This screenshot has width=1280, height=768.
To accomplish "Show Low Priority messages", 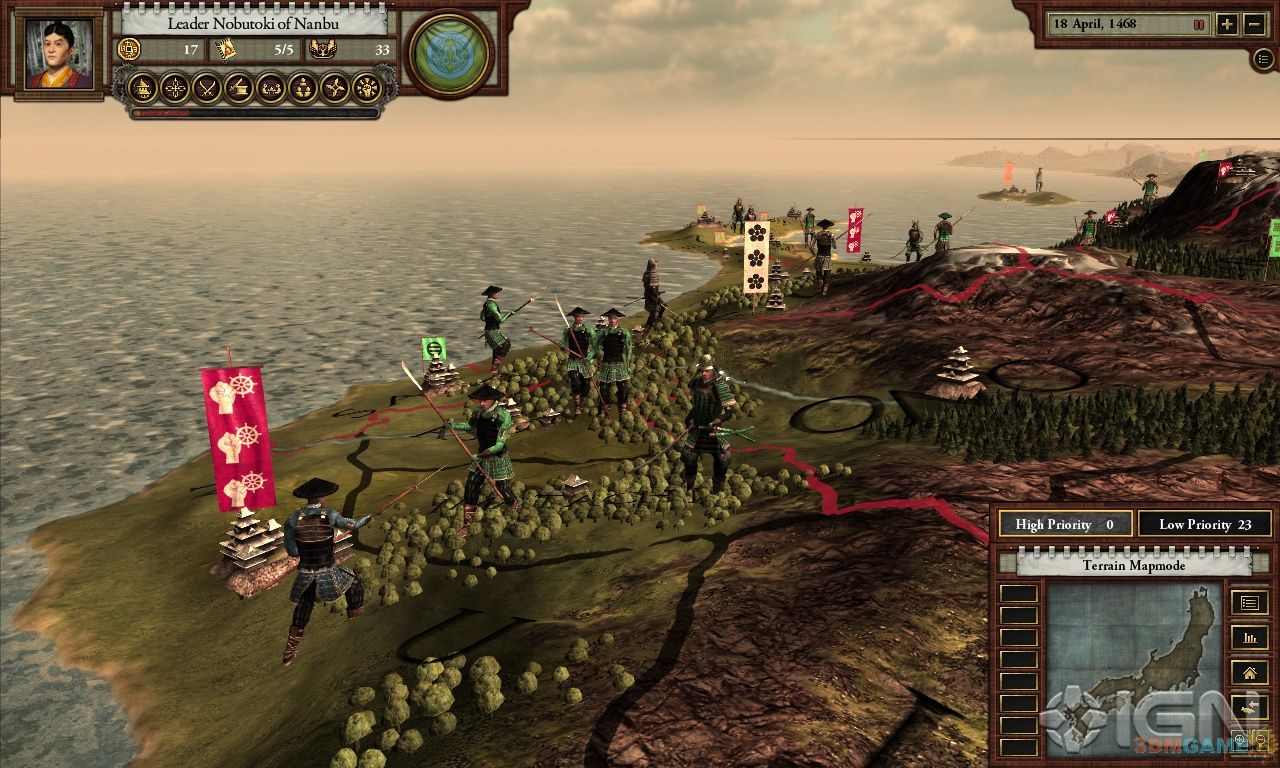I will (1204, 524).
